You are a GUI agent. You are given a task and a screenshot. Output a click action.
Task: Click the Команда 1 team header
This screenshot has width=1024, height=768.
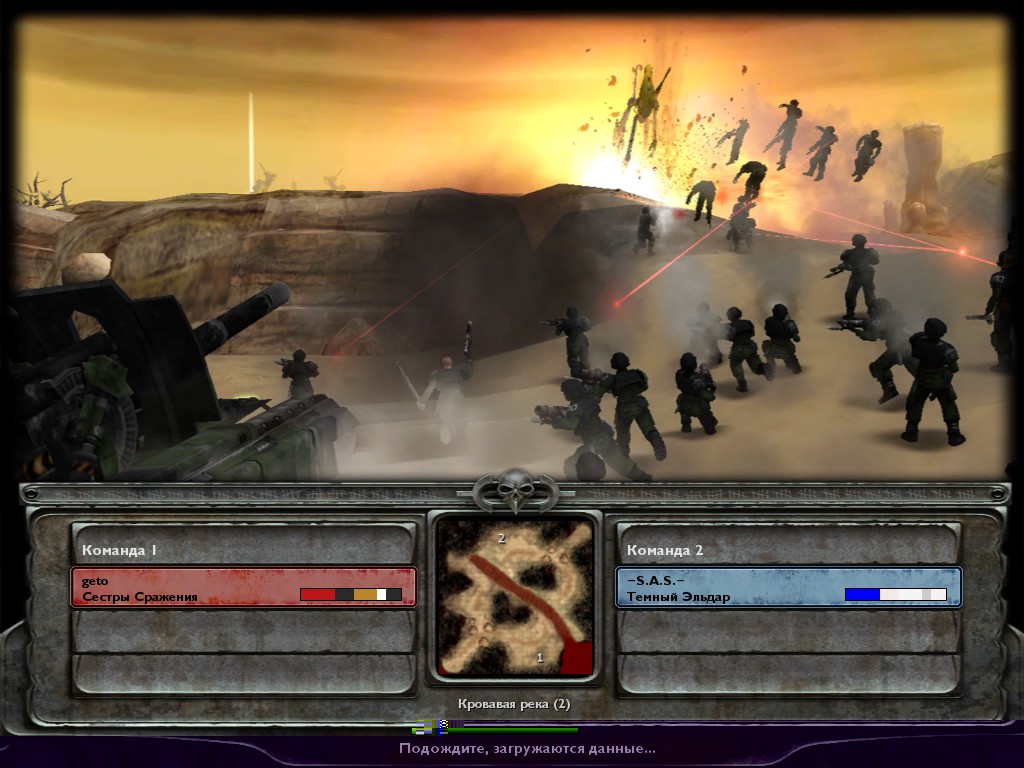click(x=243, y=549)
